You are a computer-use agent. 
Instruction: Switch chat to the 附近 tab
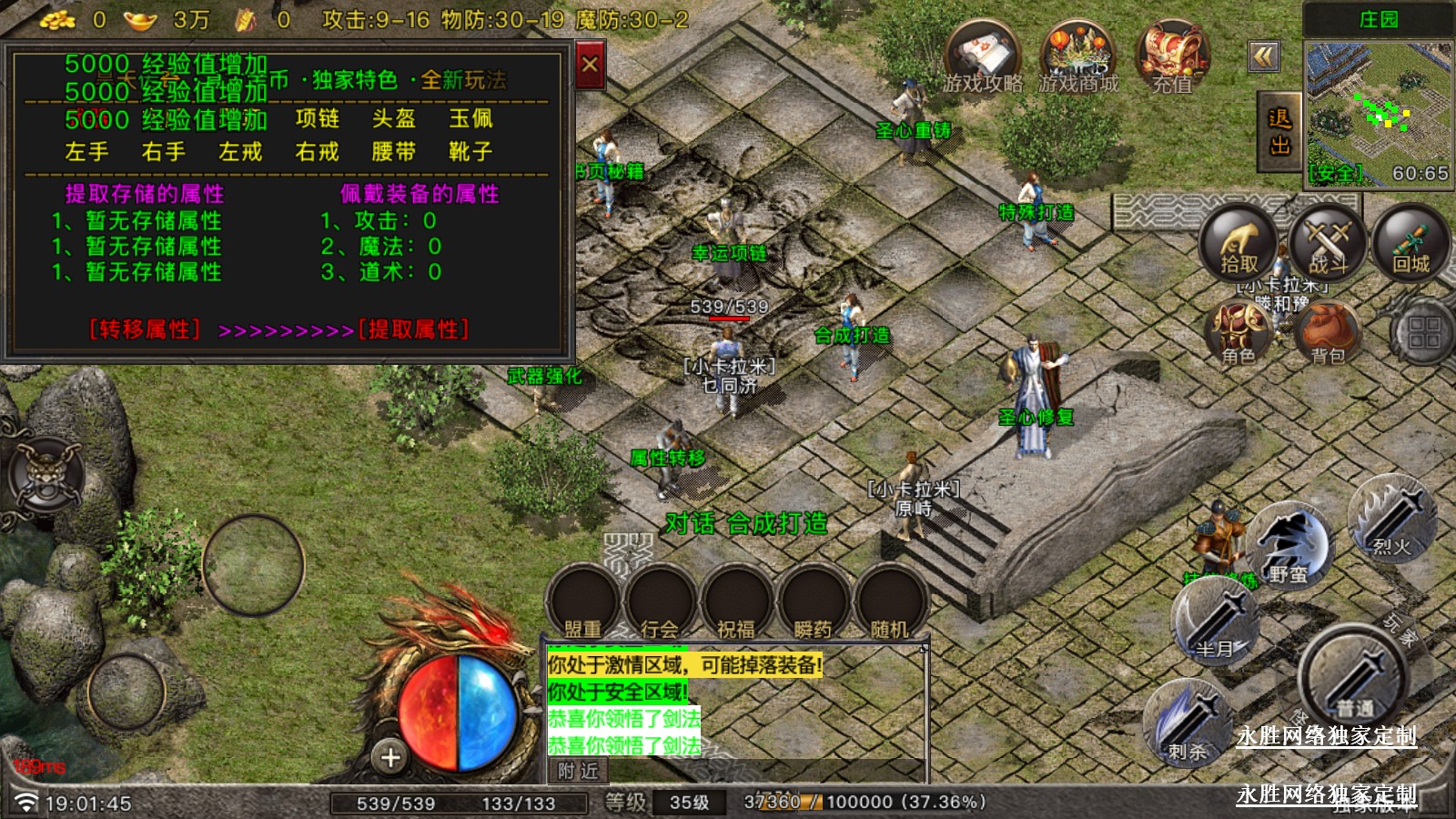[x=578, y=771]
